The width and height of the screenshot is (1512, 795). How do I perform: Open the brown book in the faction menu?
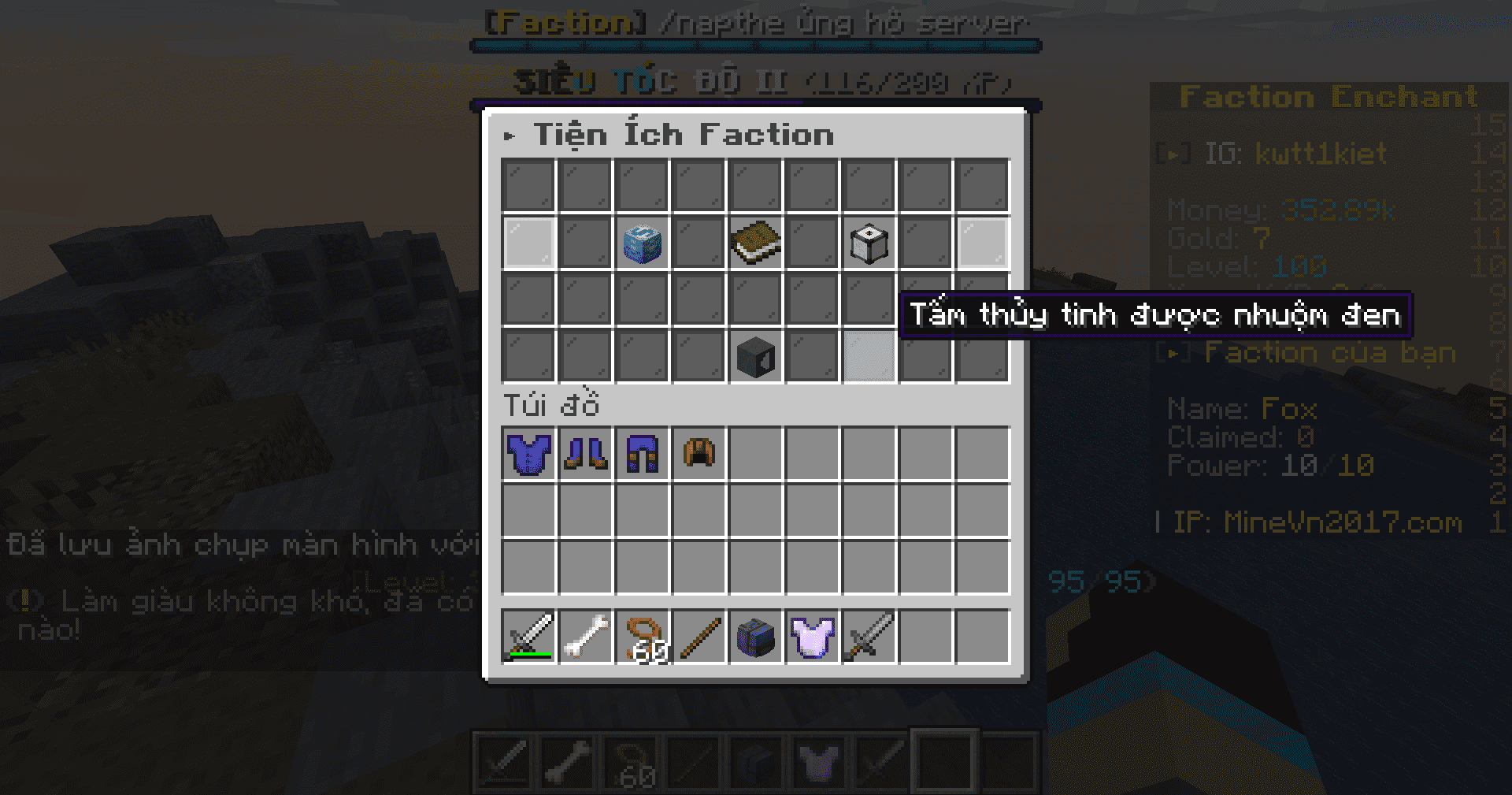pos(755,243)
